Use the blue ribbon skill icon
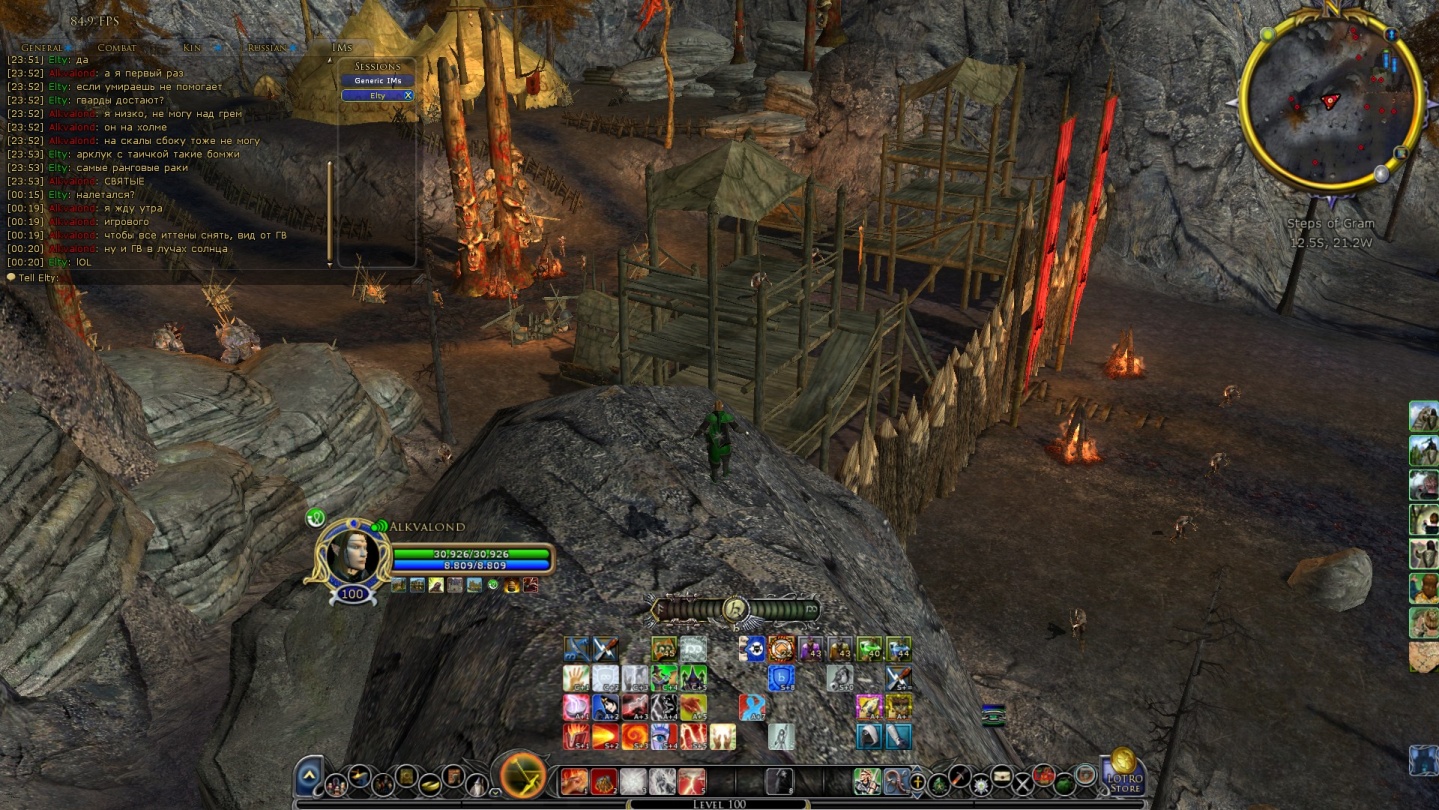1439x810 pixels. tap(751, 707)
